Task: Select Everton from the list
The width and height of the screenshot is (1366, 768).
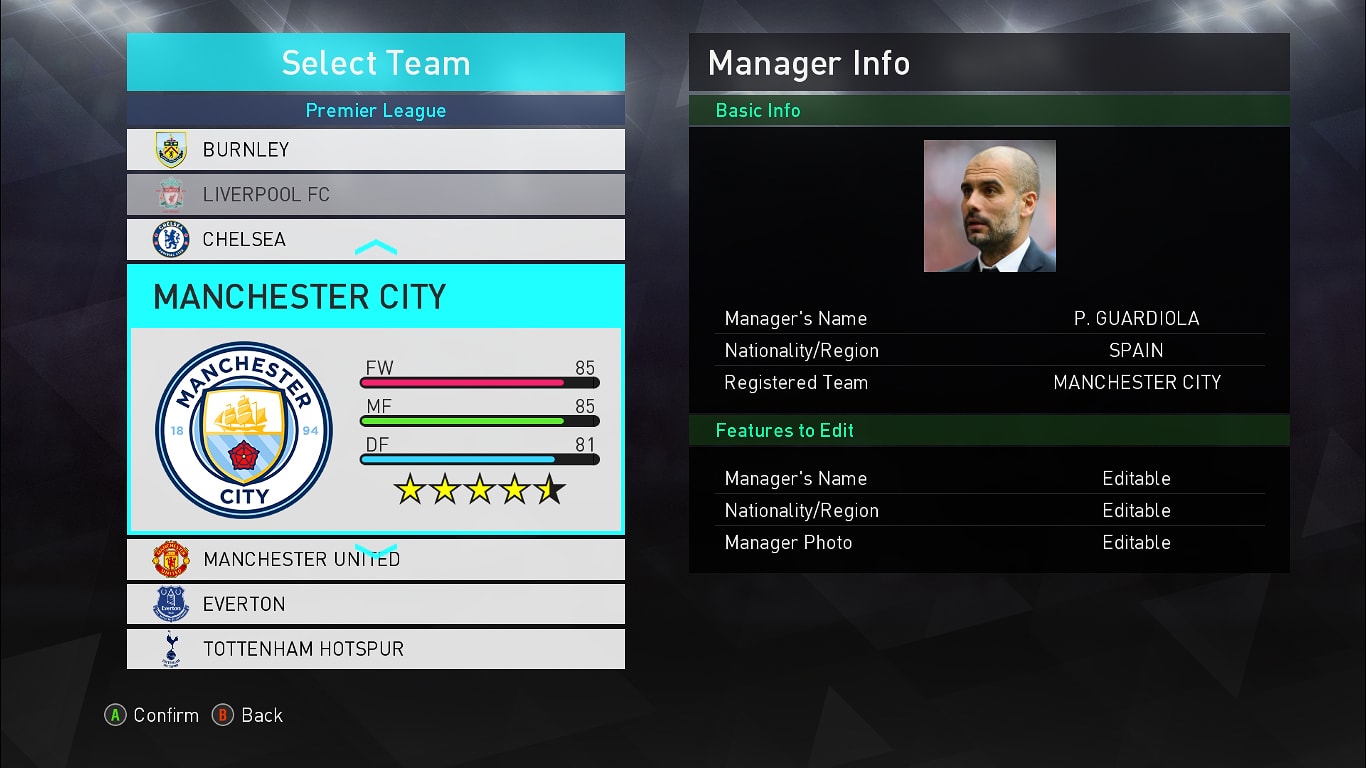Action: click(375, 604)
